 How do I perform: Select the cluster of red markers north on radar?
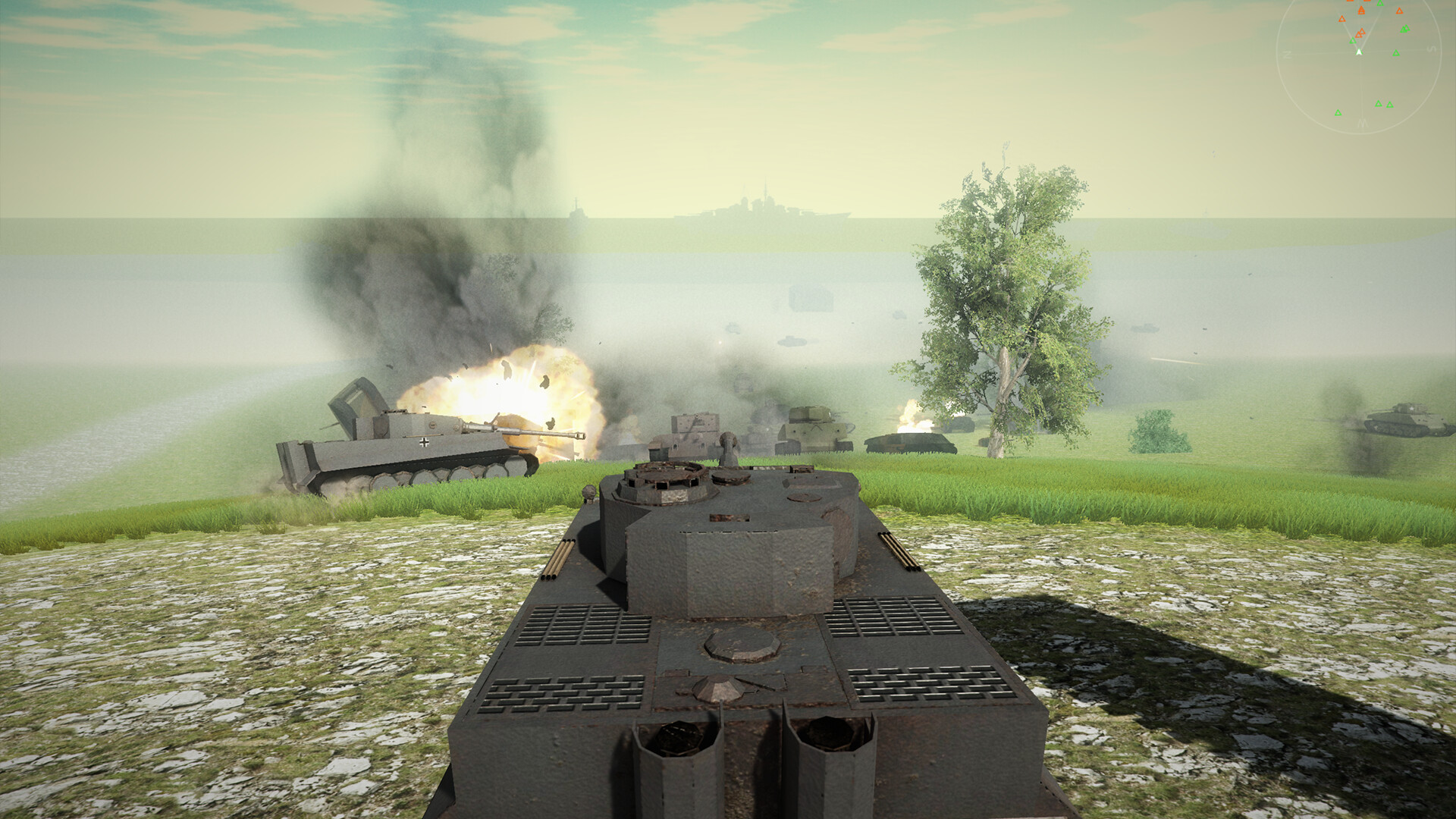(x=1361, y=10)
